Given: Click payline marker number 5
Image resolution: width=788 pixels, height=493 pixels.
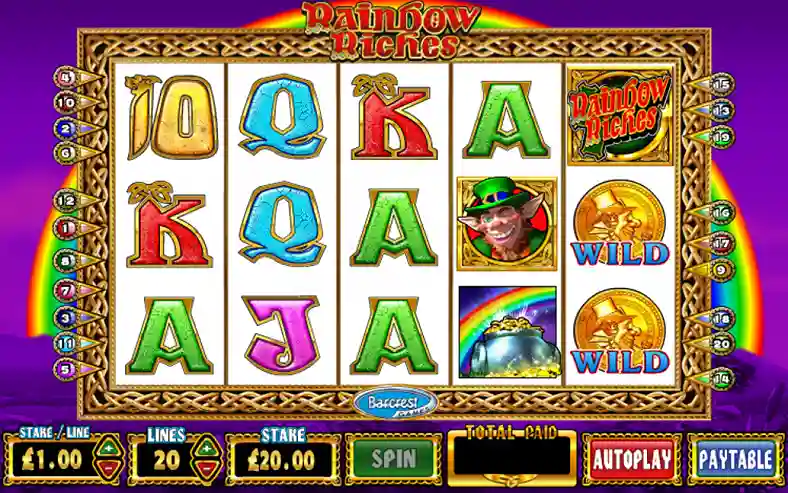Looking at the screenshot, I should pos(68,368).
